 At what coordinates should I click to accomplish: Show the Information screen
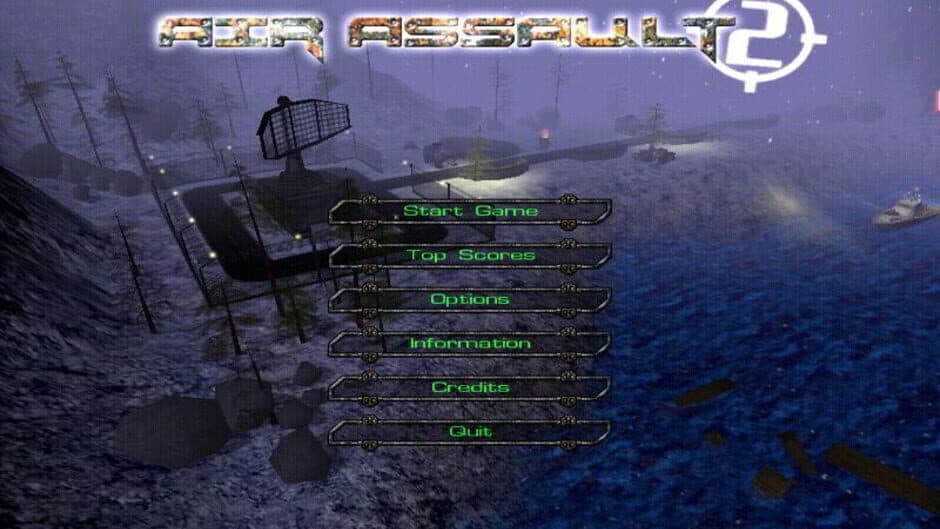coord(470,343)
